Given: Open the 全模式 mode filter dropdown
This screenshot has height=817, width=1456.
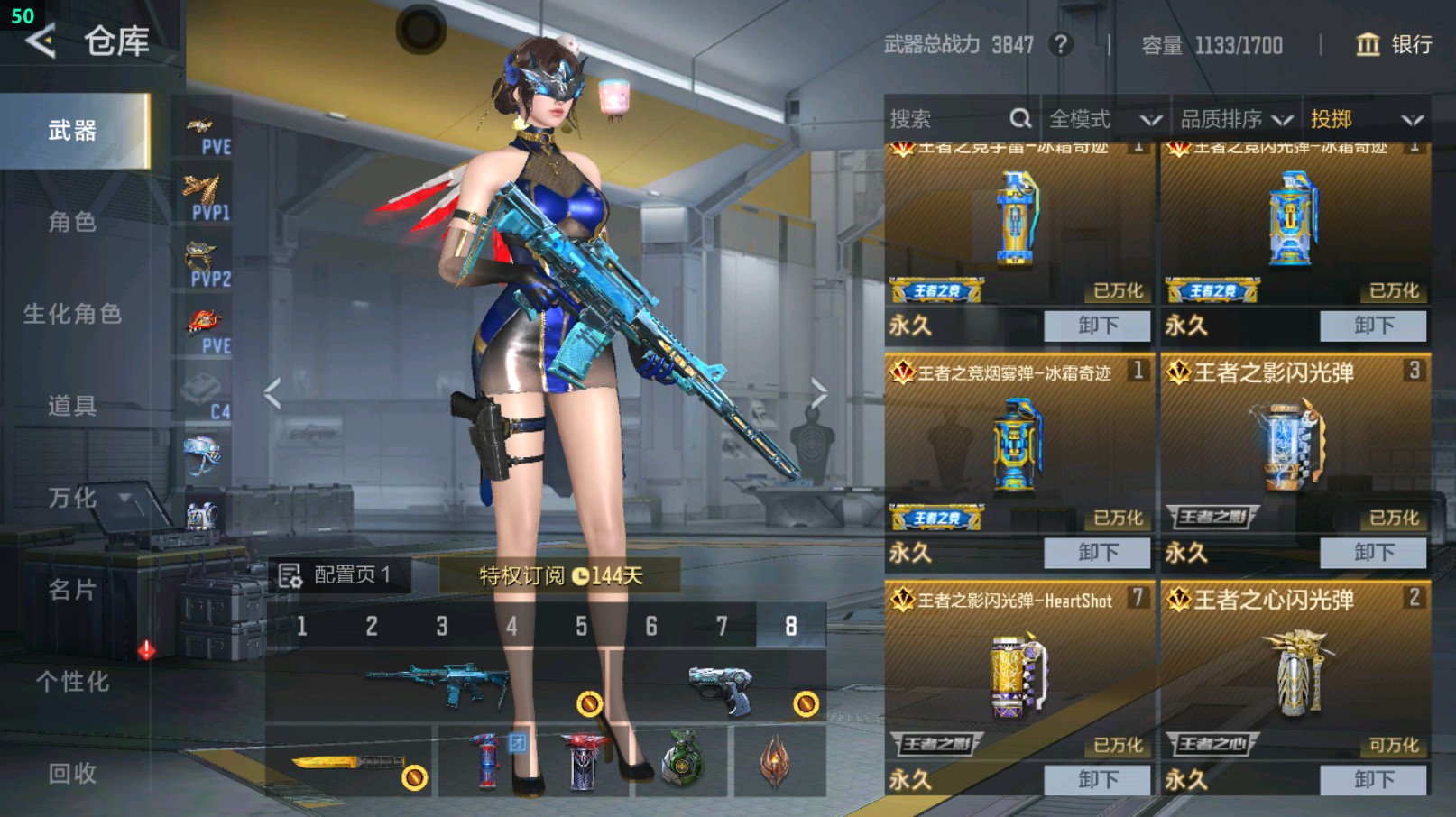Looking at the screenshot, I should [x=1104, y=119].
